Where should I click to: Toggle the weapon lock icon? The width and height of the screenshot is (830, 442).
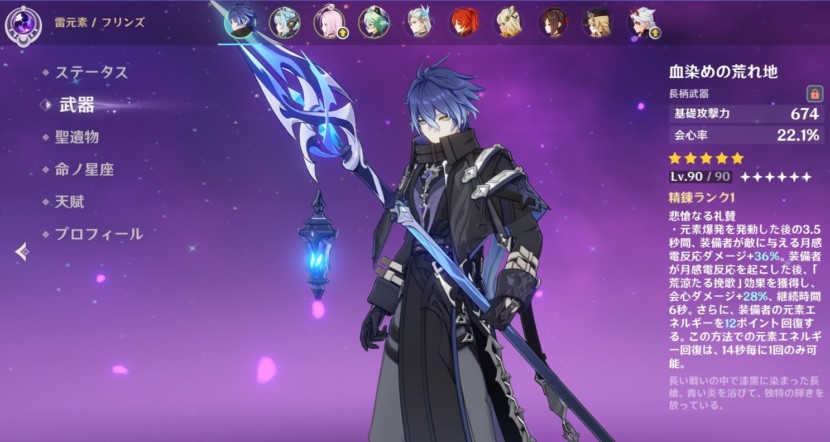point(798,92)
